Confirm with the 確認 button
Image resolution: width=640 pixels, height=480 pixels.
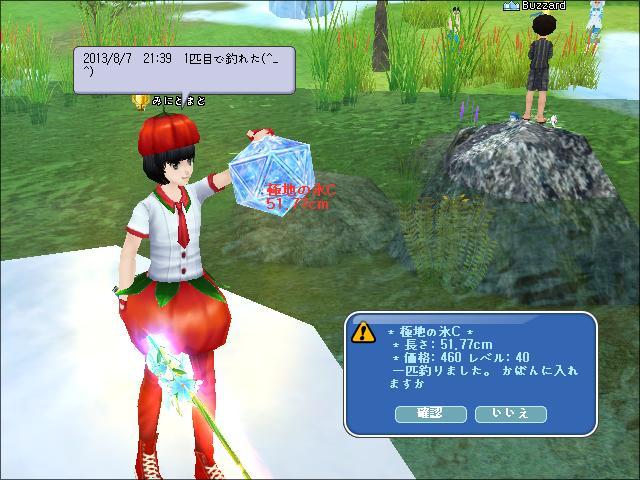pos(431,413)
